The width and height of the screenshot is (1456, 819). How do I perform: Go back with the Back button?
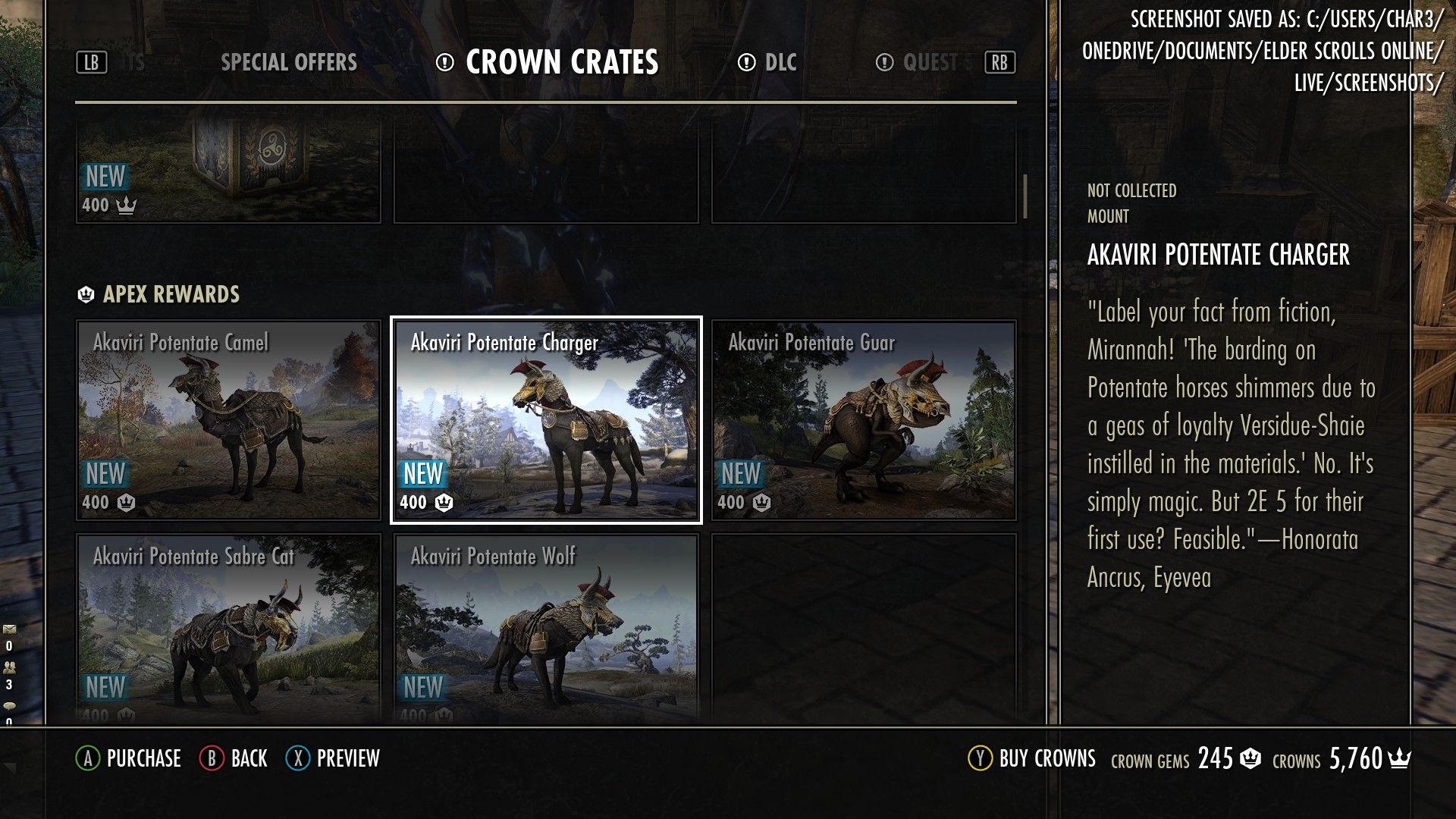[234, 758]
